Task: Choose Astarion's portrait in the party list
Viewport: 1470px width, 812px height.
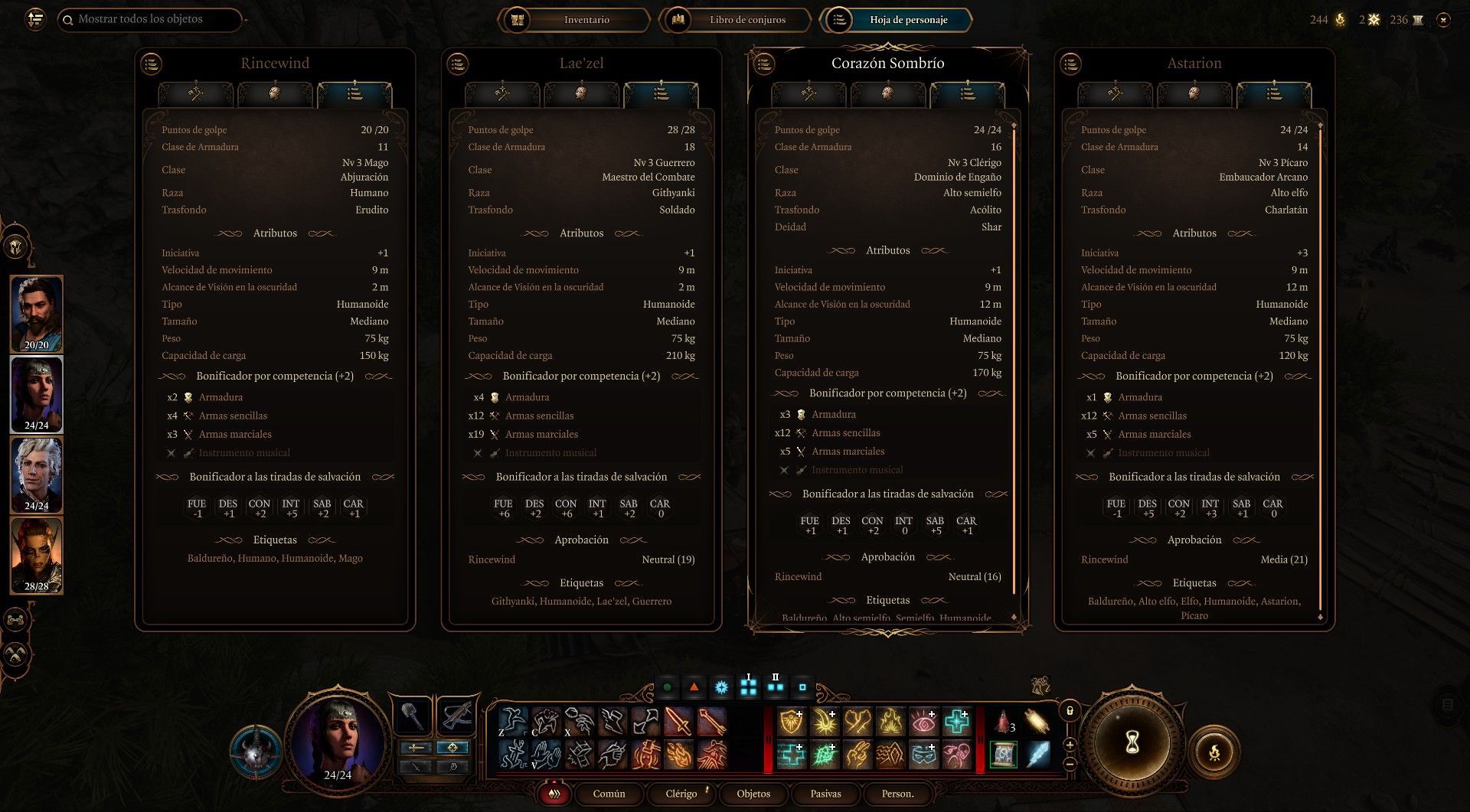Action: pyautogui.click(x=36, y=474)
